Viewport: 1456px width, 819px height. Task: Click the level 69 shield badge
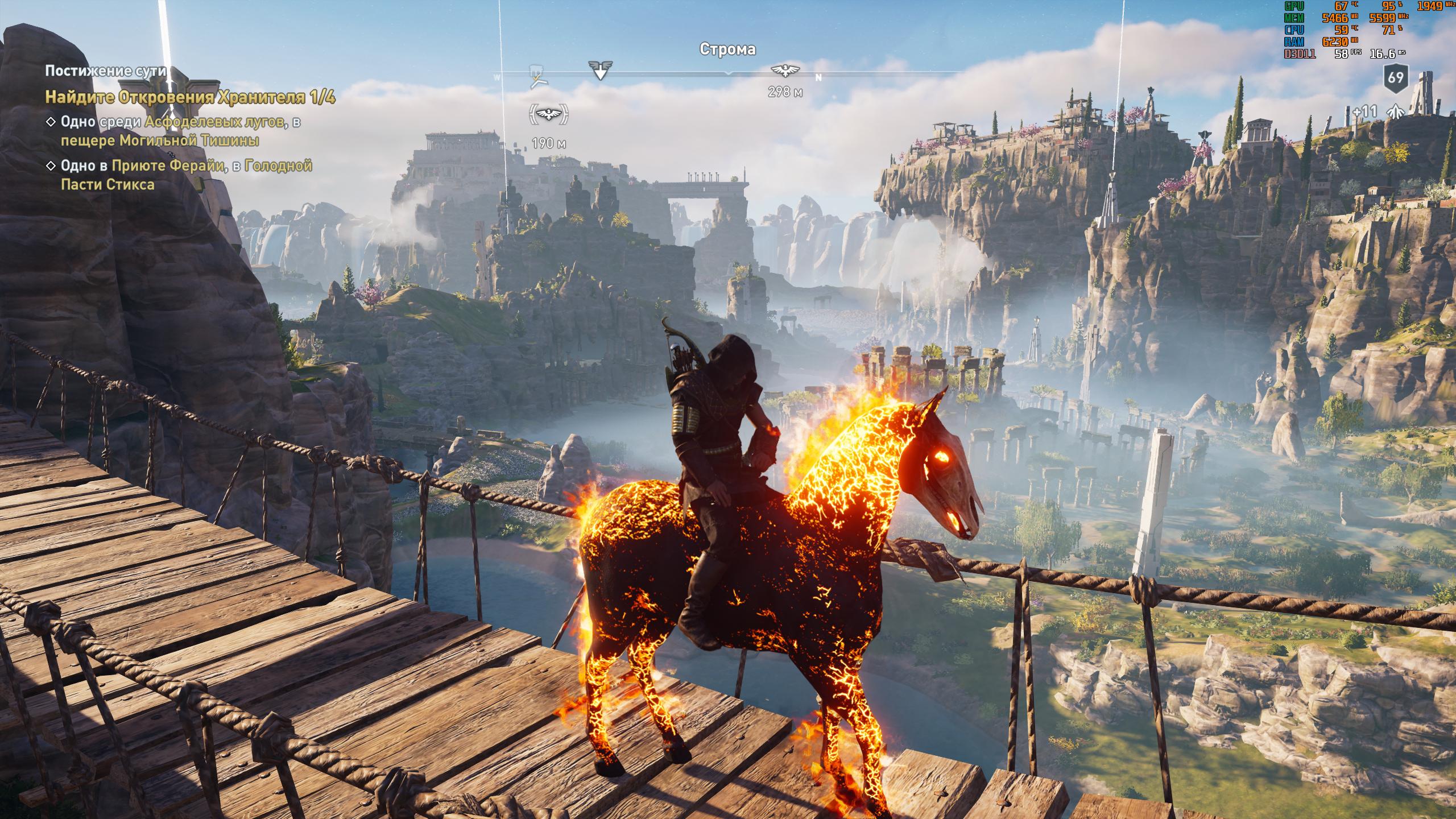(1395, 78)
